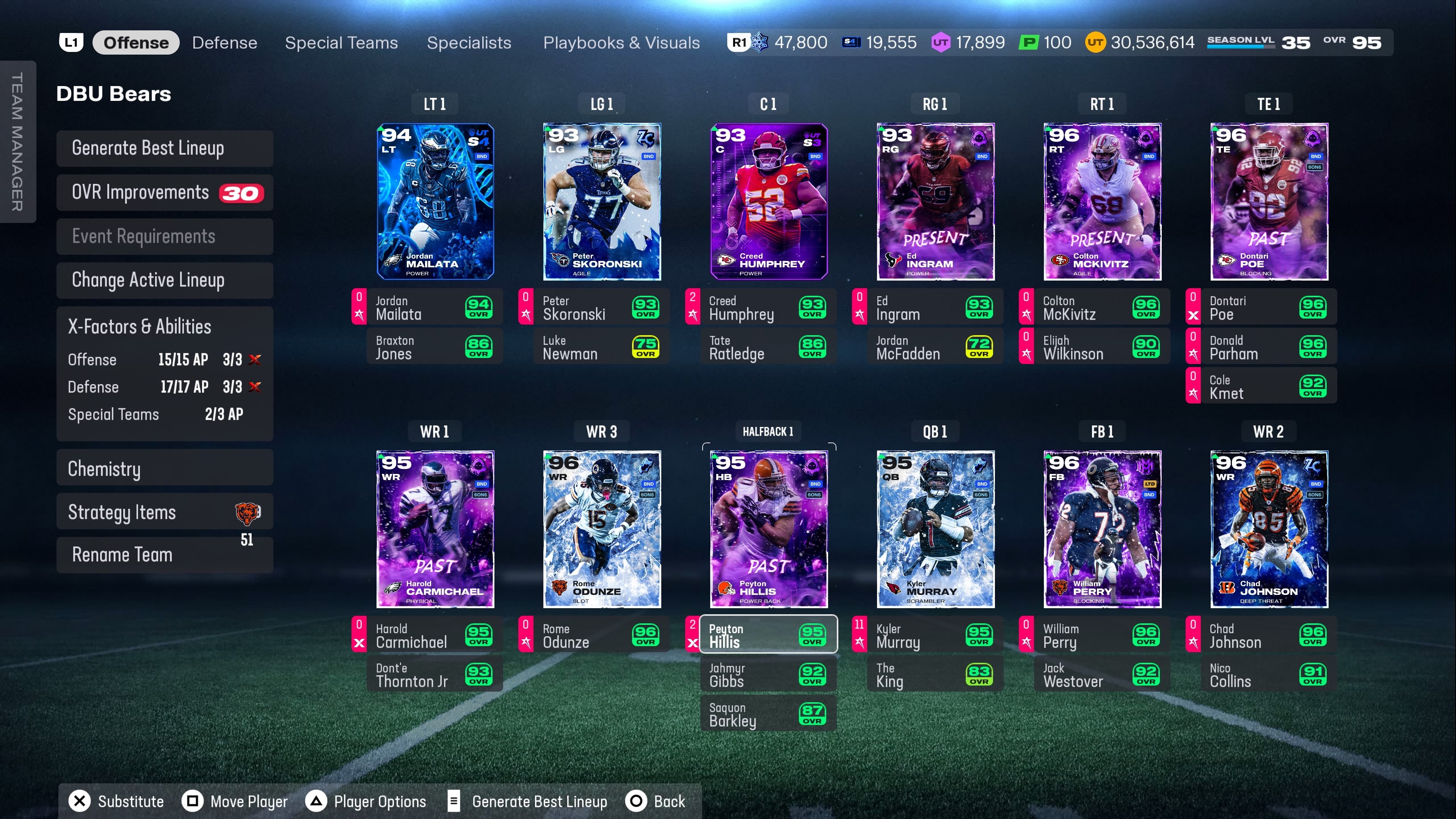Image resolution: width=1456 pixels, height=819 pixels.
Task: Open Strategy Items
Action: [165, 512]
